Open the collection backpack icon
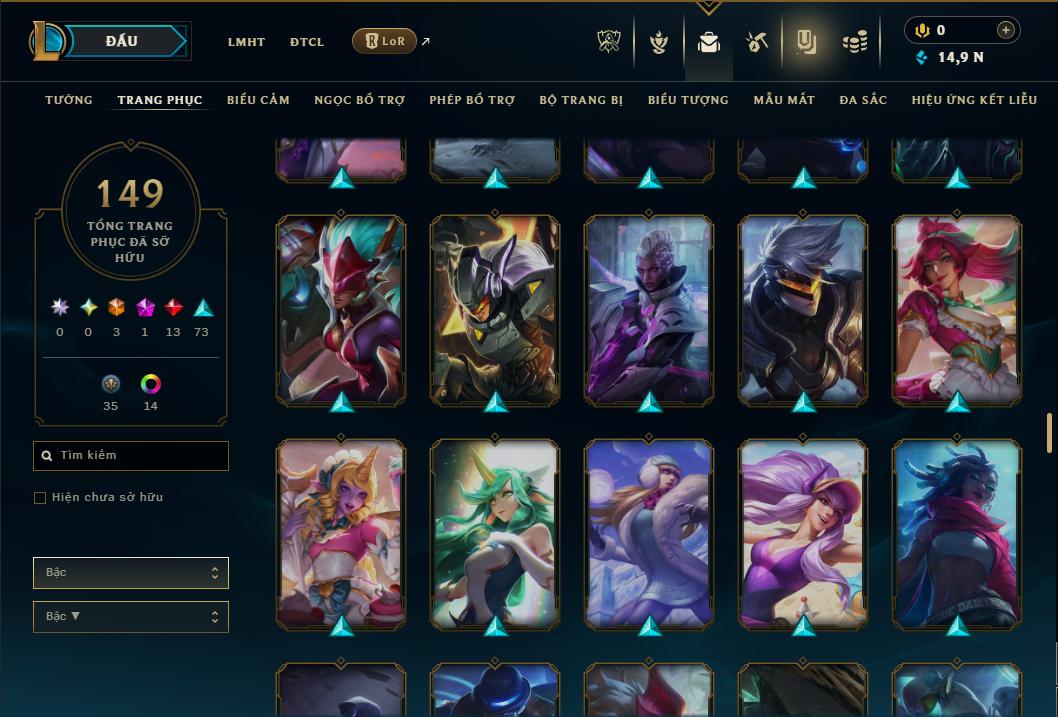 tap(709, 42)
